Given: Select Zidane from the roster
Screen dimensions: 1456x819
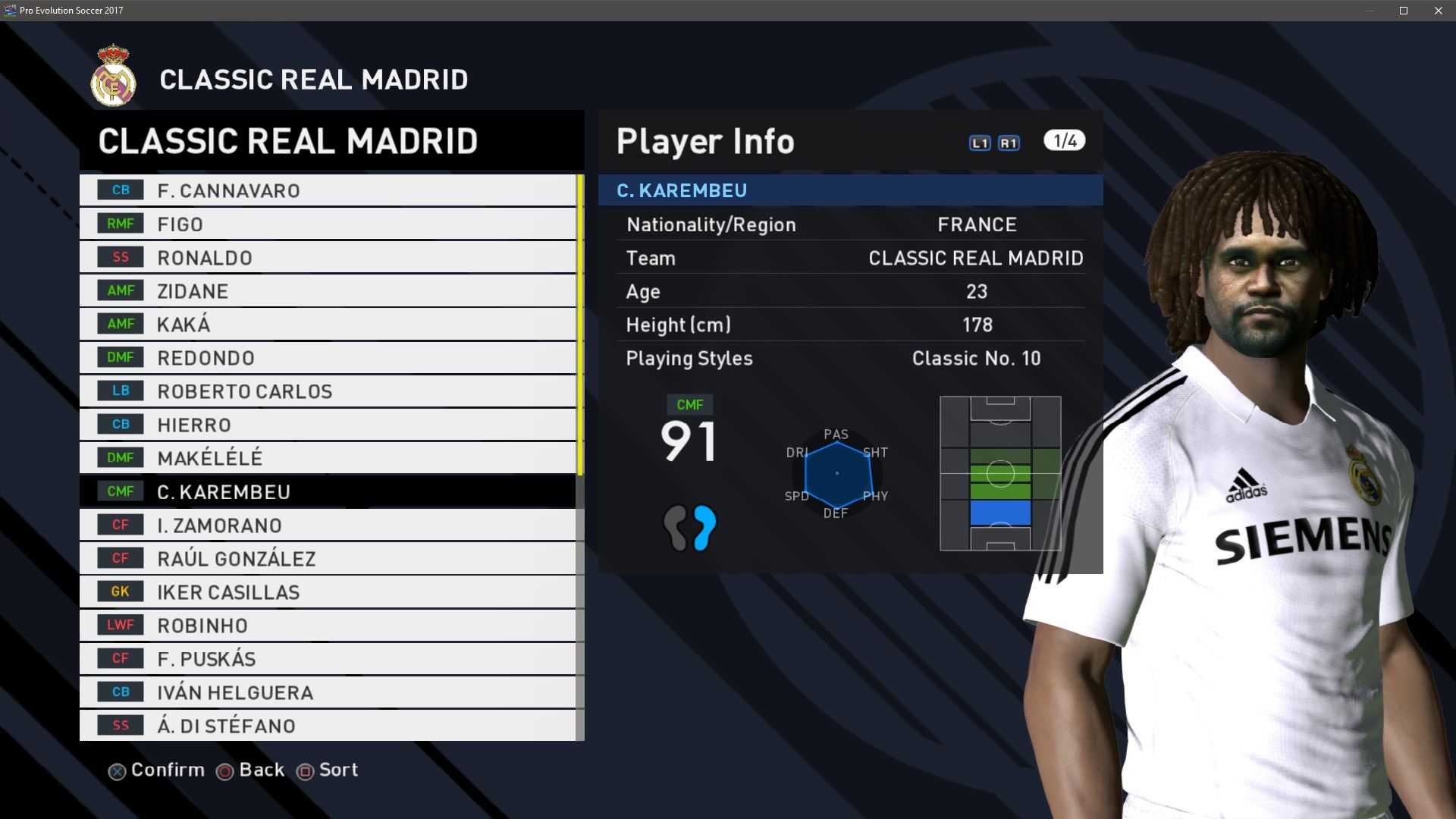Looking at the screenshot, I should pyautogui.click(x=327, y=290).
